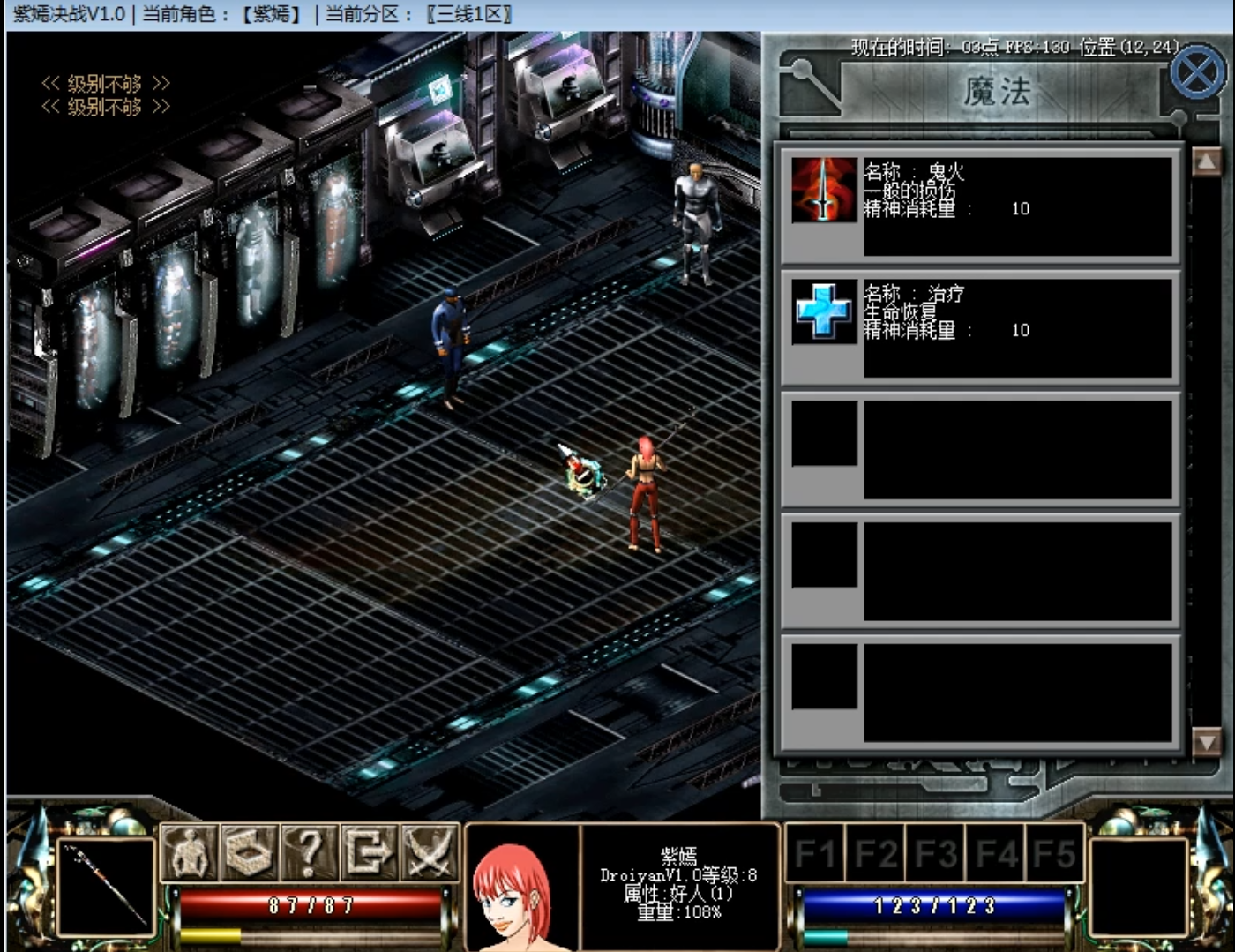Click the exit arrow icon
Image resolution: width=1235 pixels, height=952 pixels.
click(369, 852)
